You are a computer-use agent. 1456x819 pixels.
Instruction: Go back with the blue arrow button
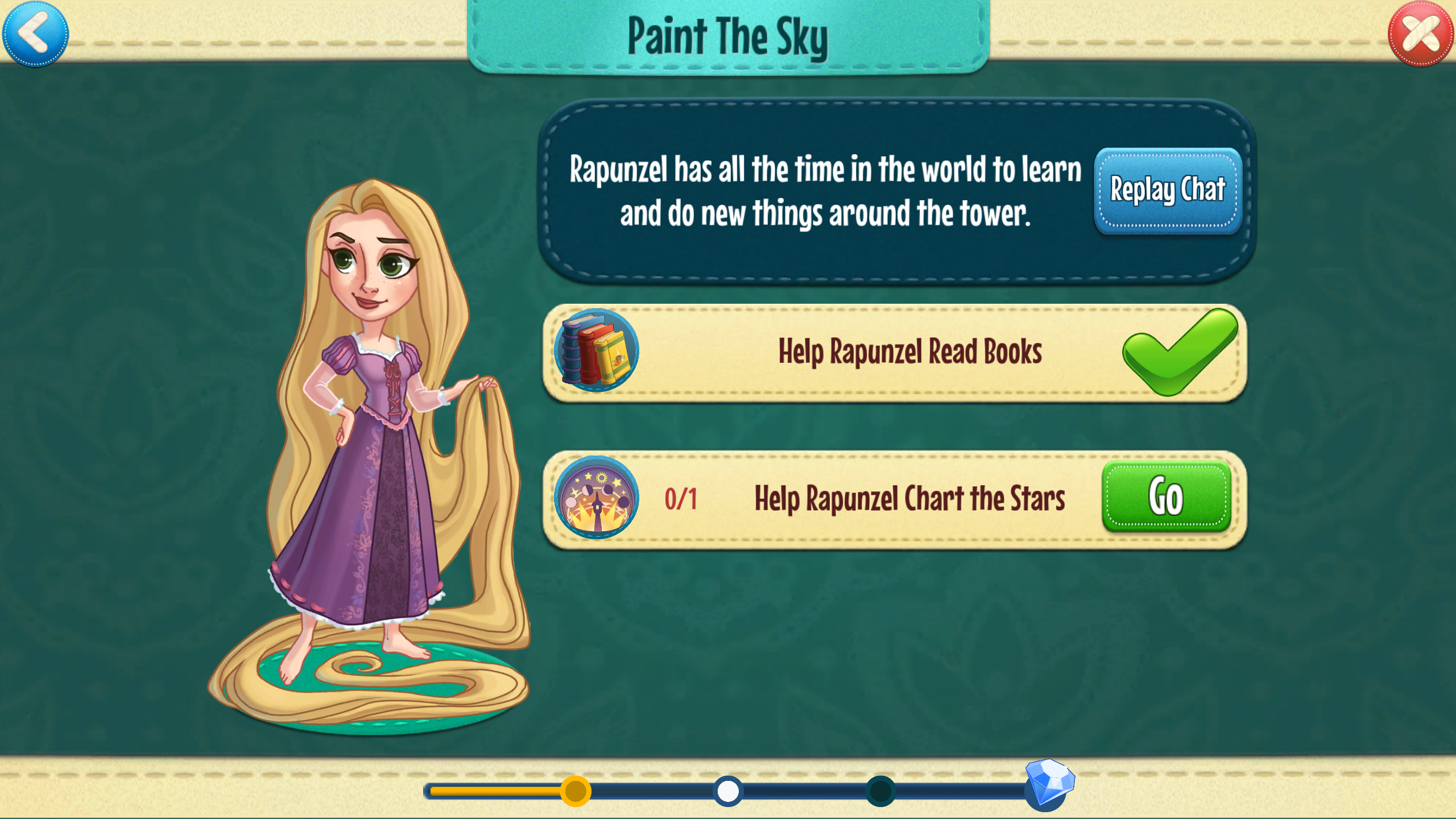pos(35,34)
